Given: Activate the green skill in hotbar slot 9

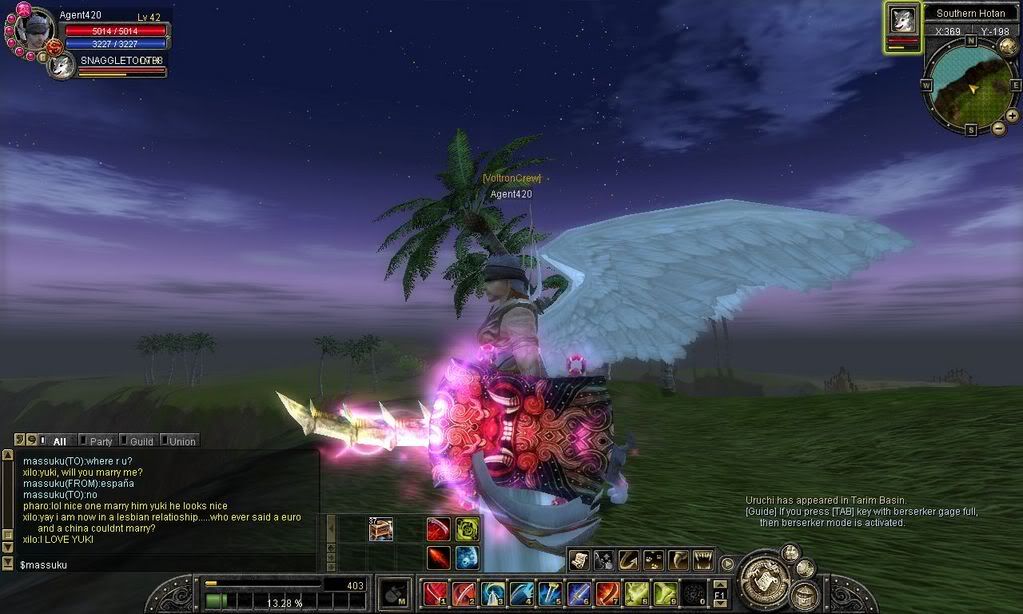Looking at the screenshot, I should click(666, 594).
